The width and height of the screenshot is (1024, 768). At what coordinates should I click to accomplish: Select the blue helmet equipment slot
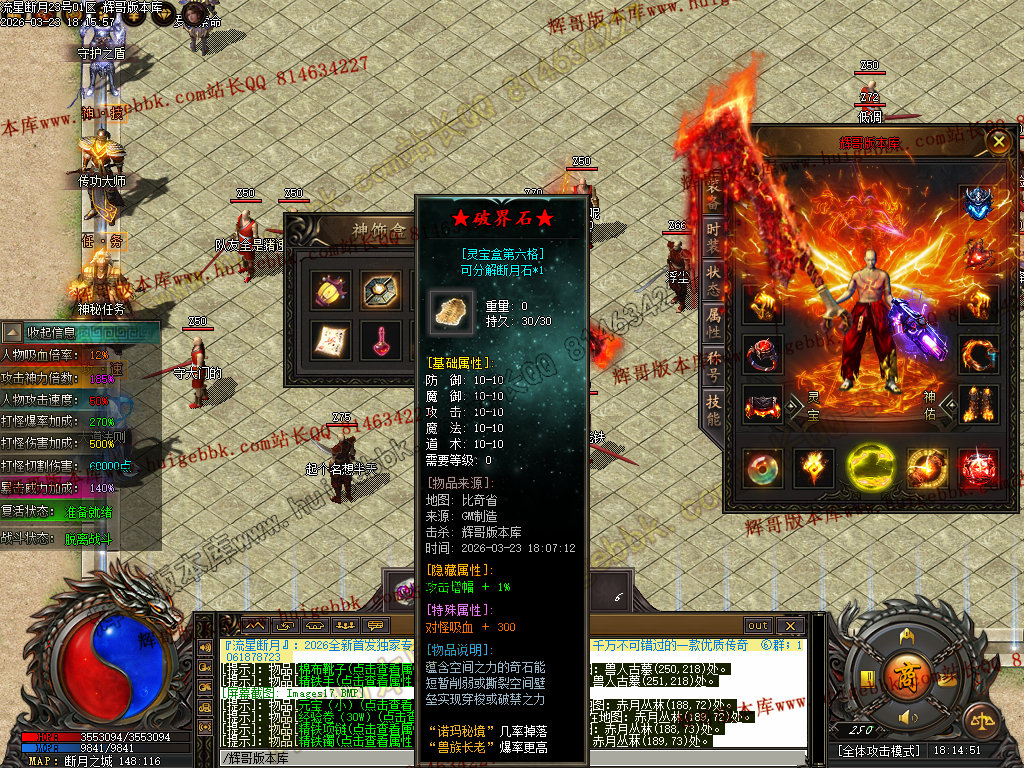(977, 203)
